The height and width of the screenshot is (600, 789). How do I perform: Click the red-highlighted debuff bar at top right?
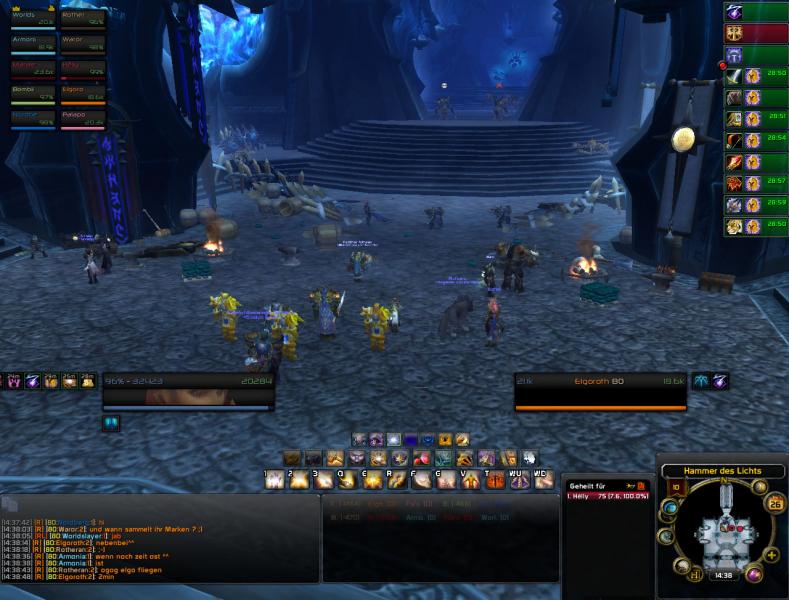(756, 33)
